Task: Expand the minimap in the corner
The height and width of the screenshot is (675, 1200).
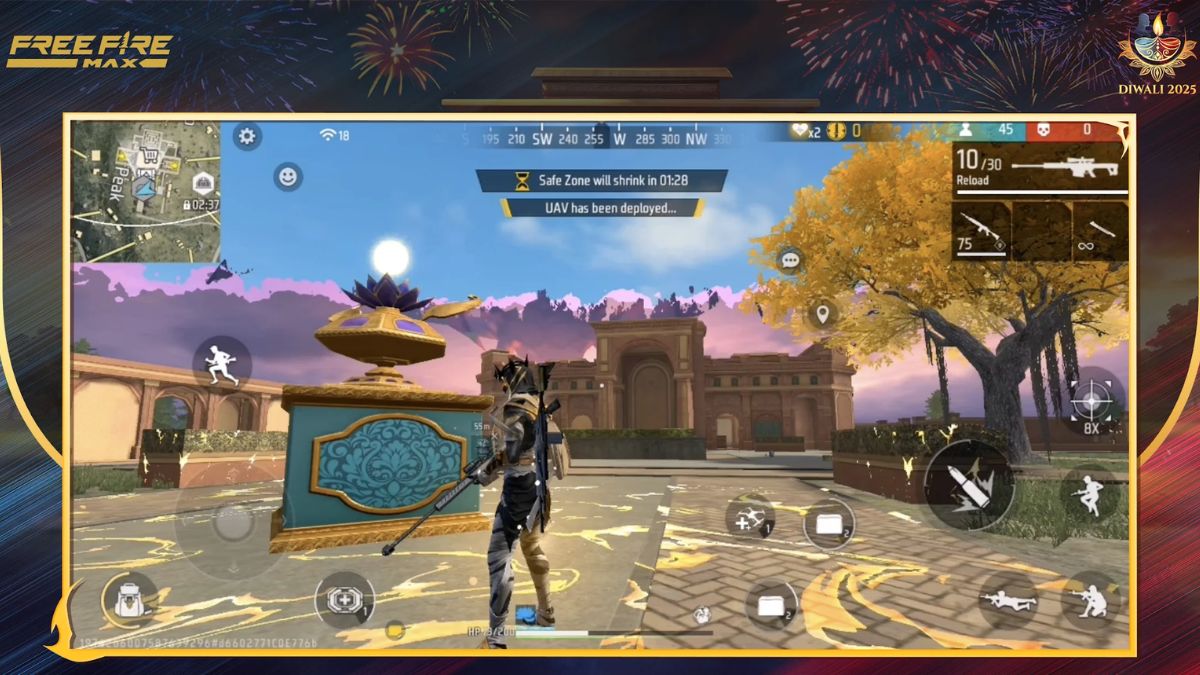Action: click(146, 190)
